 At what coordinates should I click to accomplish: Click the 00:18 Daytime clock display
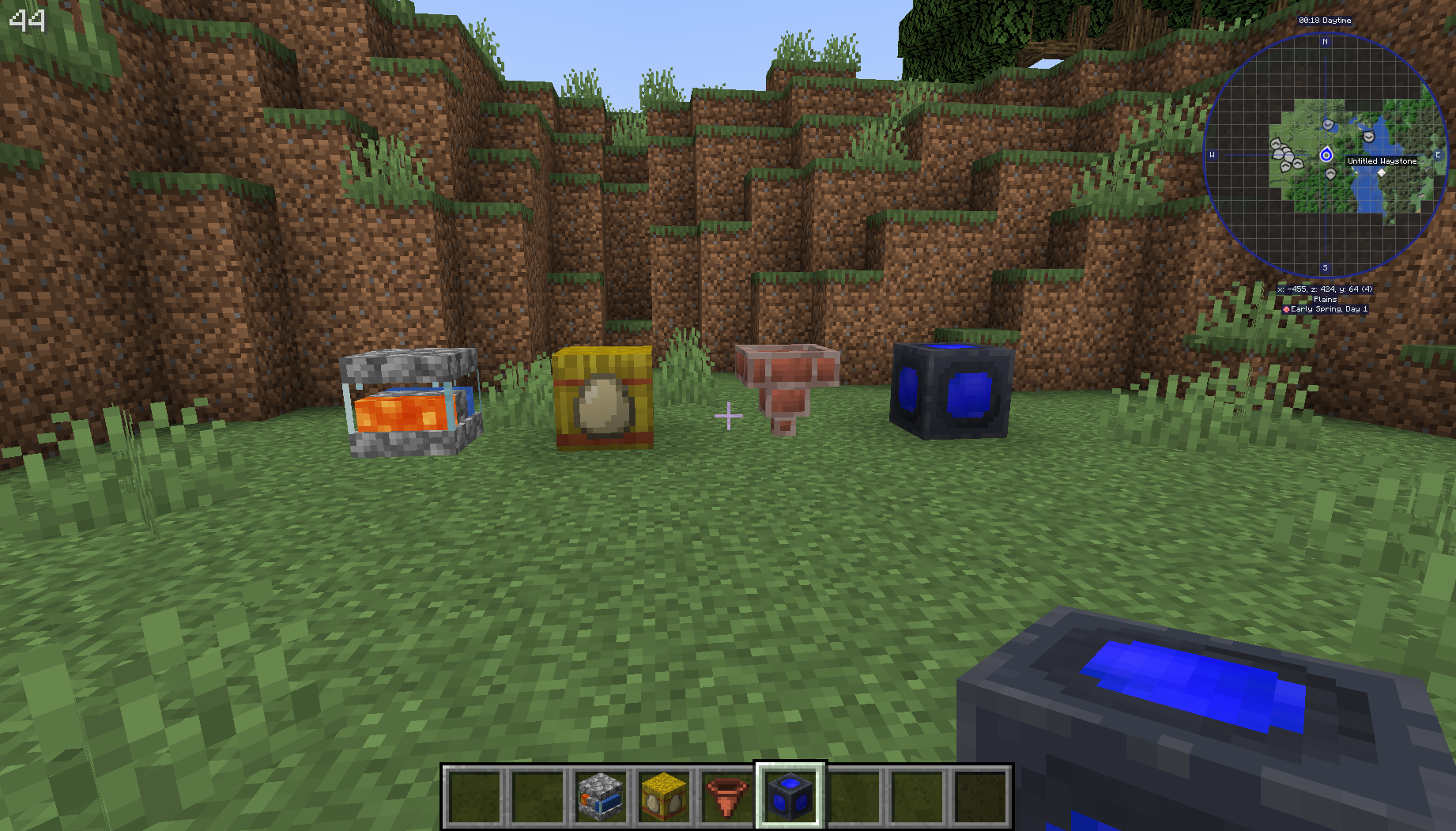pos(1325,21)
